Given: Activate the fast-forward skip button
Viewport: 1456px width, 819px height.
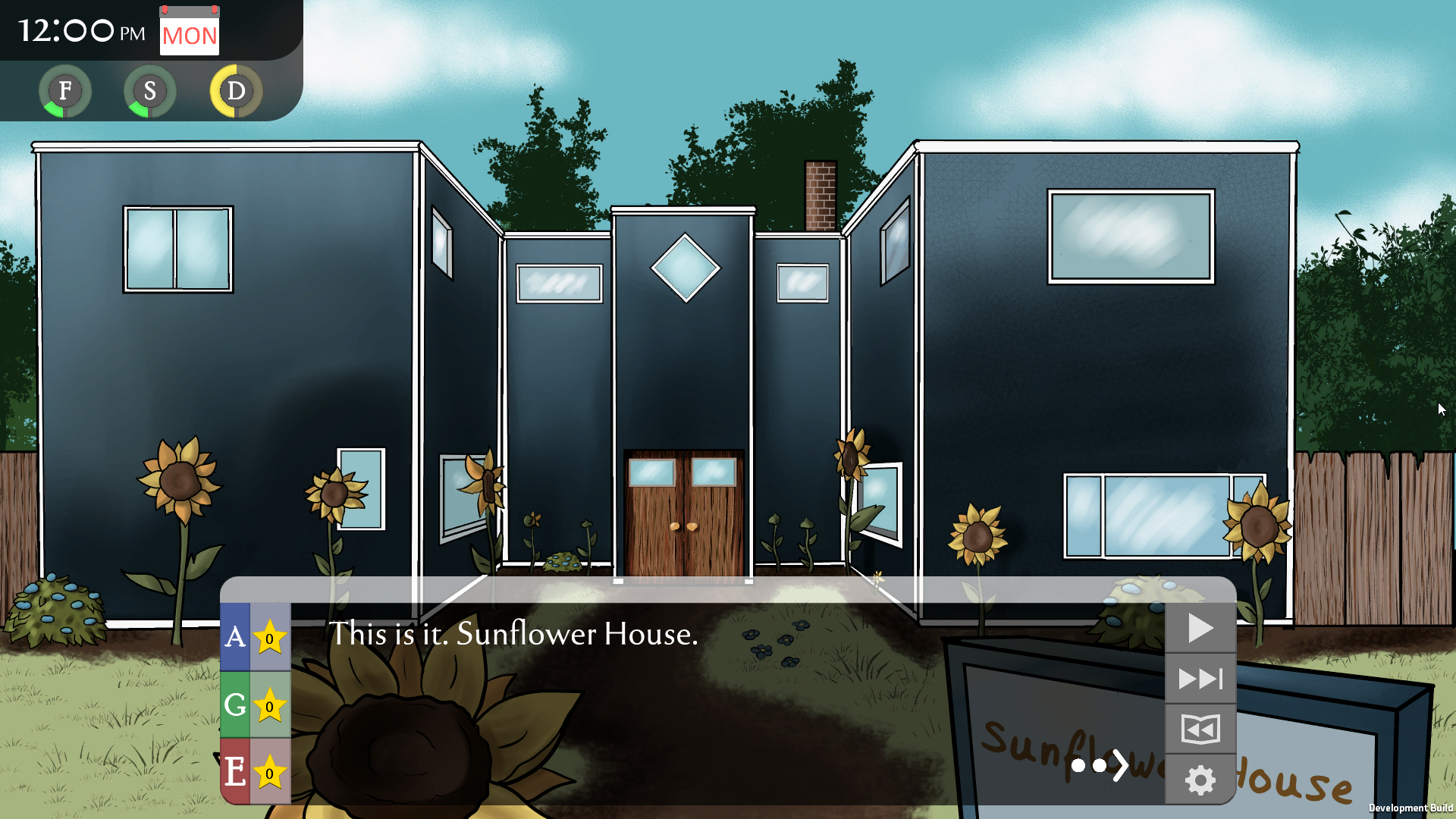Looking at the screenshot, I should click(1200, 678).
